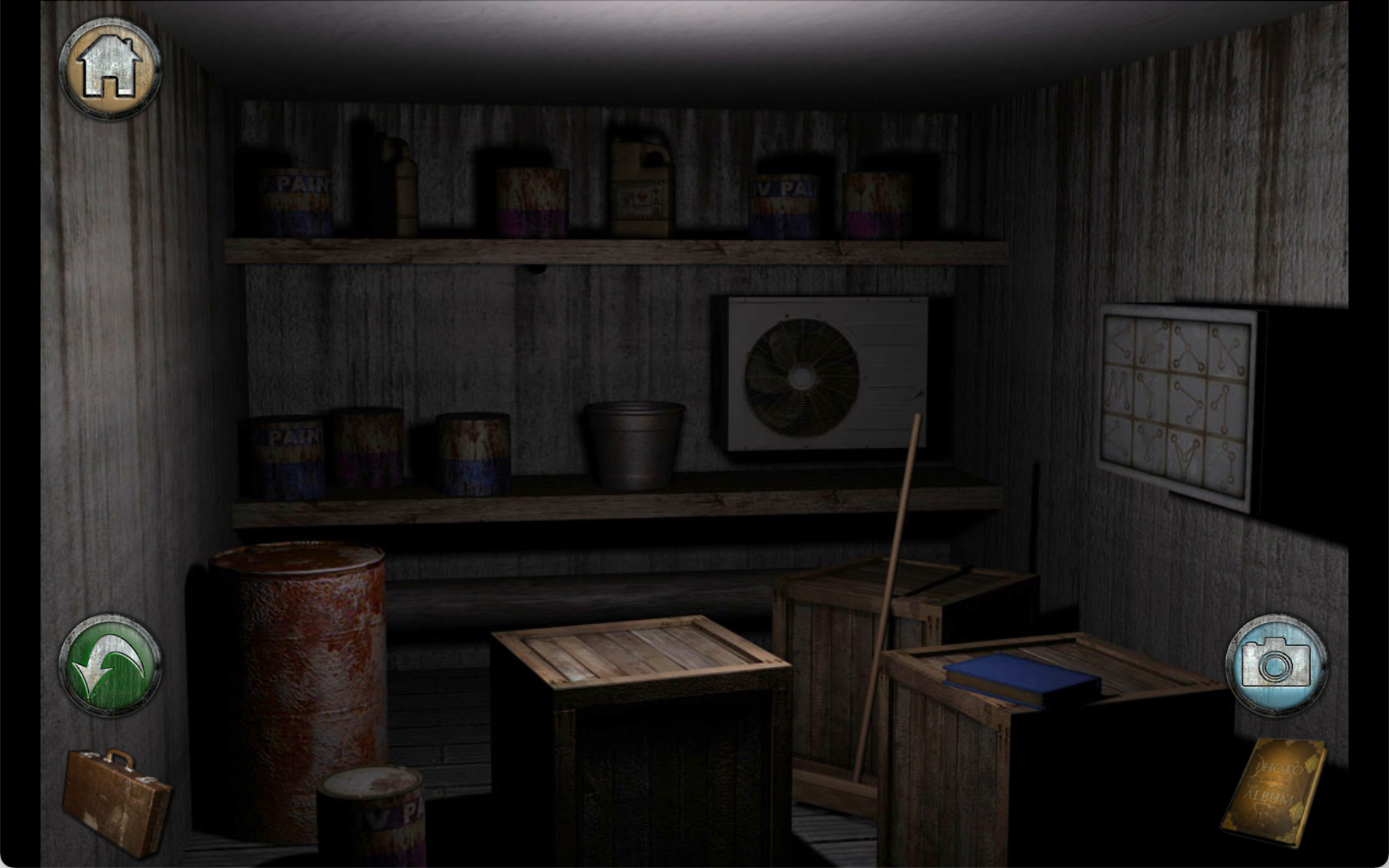Open the suitcase inventory

click(116, 799)
